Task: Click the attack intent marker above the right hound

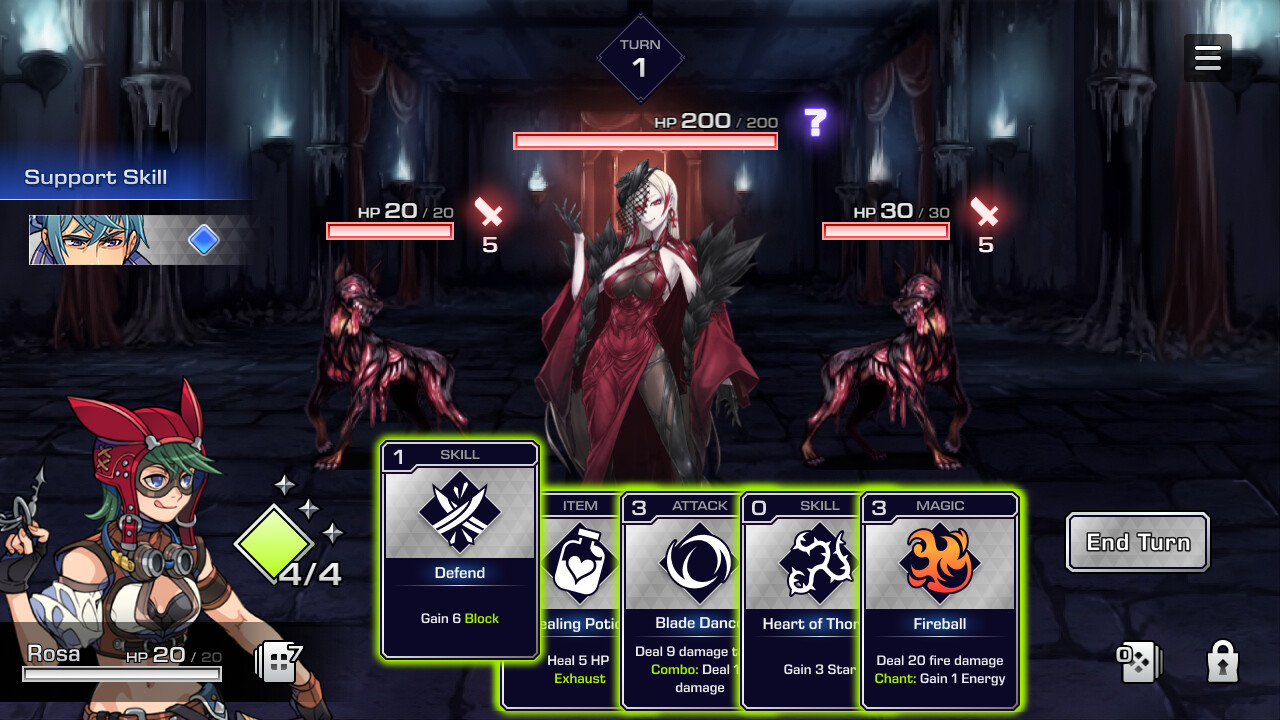Action: pos(985,214)
